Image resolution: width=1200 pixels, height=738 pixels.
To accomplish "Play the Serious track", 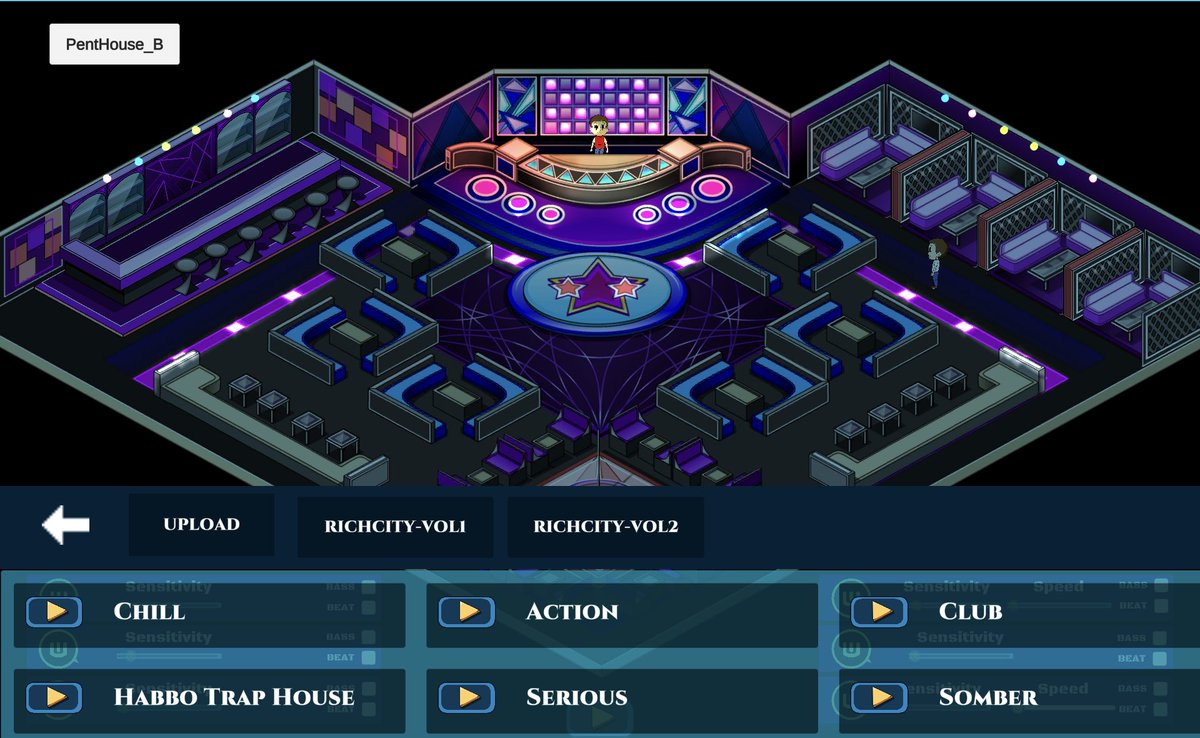I will coord(466,697).
